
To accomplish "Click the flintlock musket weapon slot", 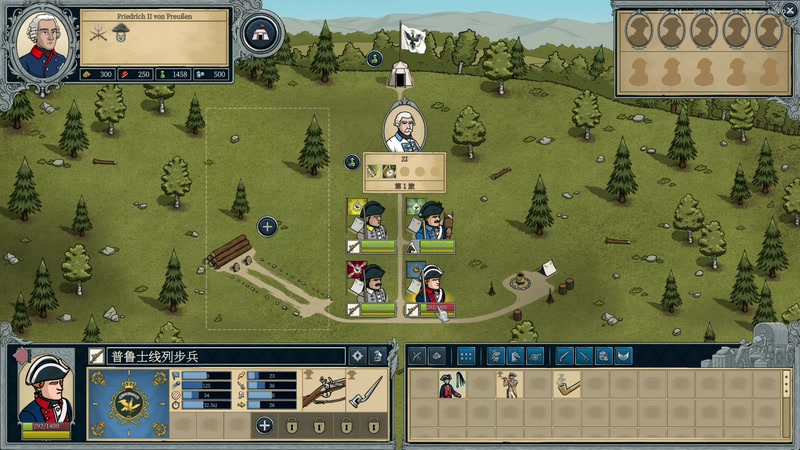I will pyautogui.click(x=325, y=389).
